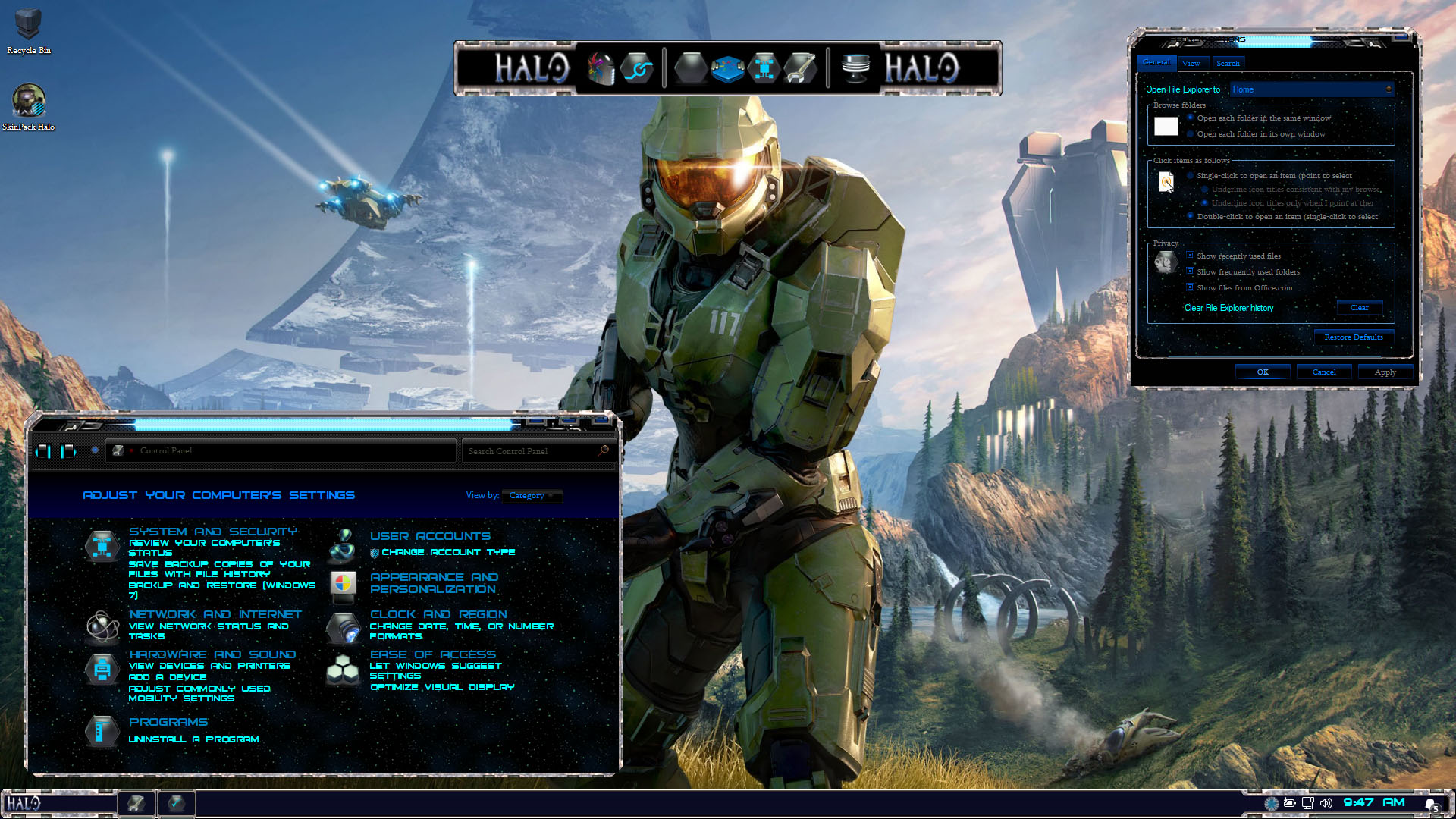
Task: Click the Halo start button on taskbar
Action: pos(24,803)
